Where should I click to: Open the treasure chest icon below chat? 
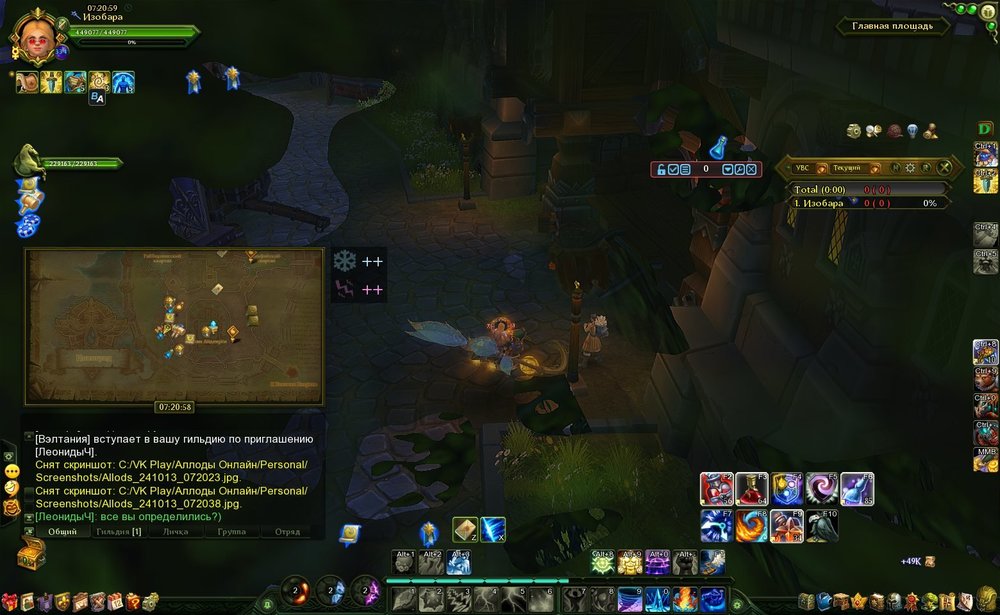tap(31, 554)
